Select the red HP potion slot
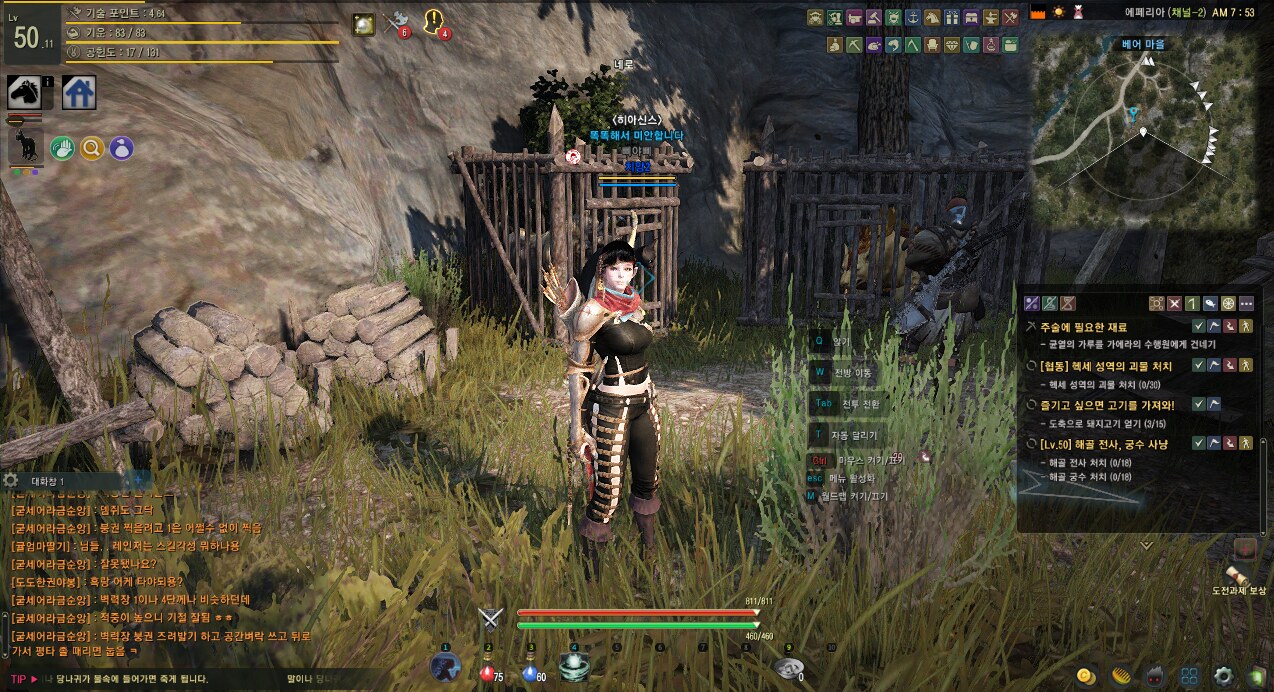This screenshot has width=1274, height=692. coord(487,669)
